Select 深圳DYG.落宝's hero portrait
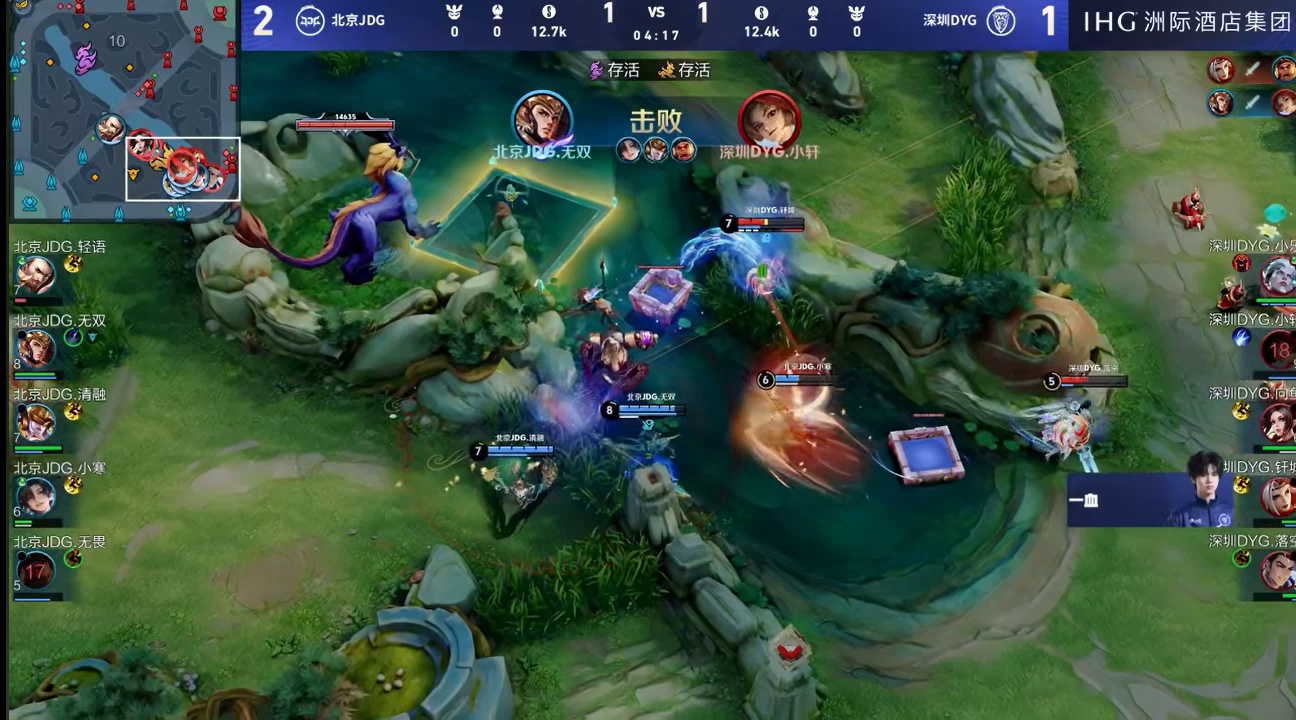This screenshot has width=1296, height=720. [x=1278, y=571]
